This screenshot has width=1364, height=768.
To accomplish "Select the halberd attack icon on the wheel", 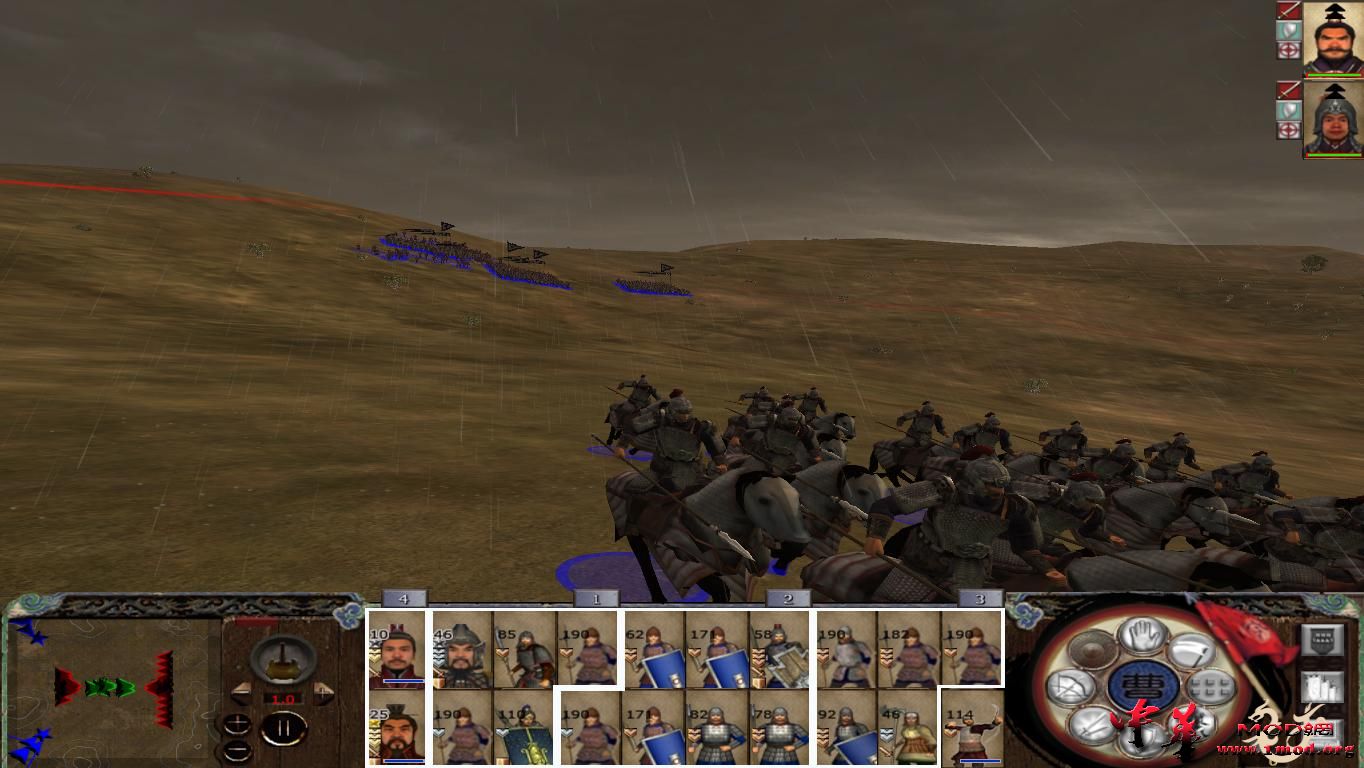I will (1192, 649).
